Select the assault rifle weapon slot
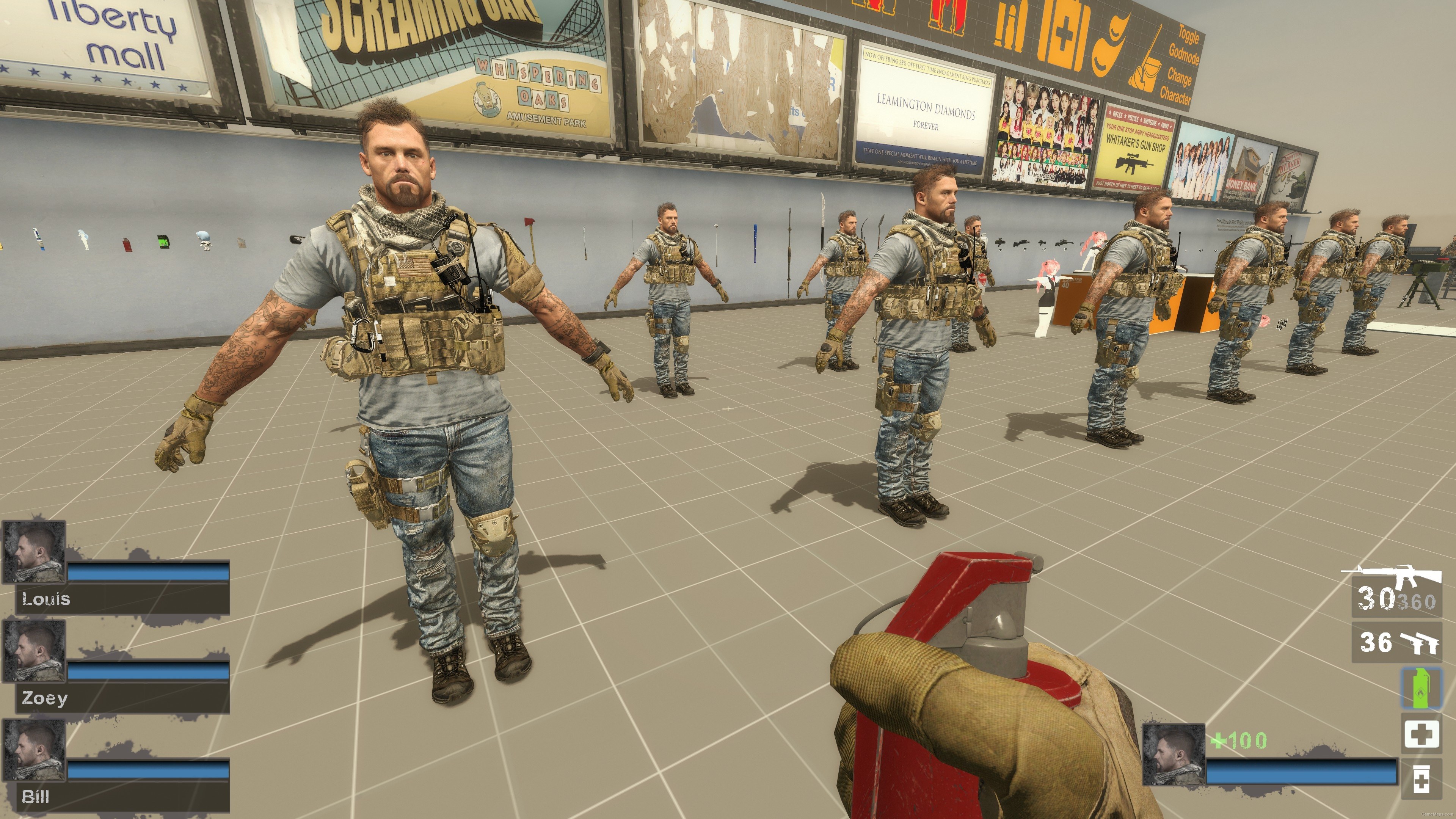The image size is (1456, 819). click(x=1396, y=591)
